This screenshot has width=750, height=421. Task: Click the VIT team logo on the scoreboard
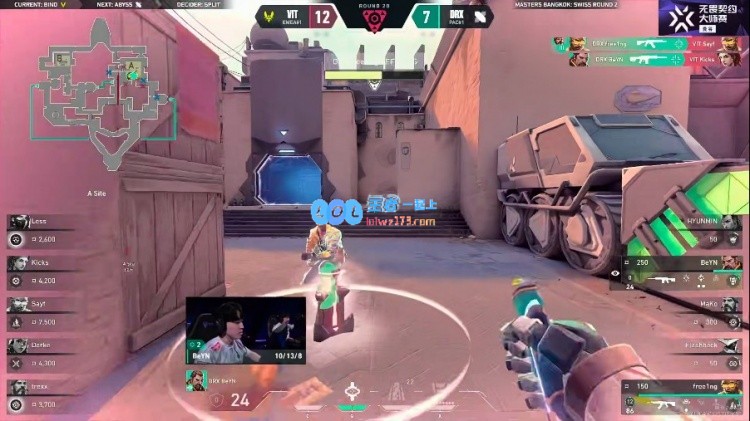[264, 17]
